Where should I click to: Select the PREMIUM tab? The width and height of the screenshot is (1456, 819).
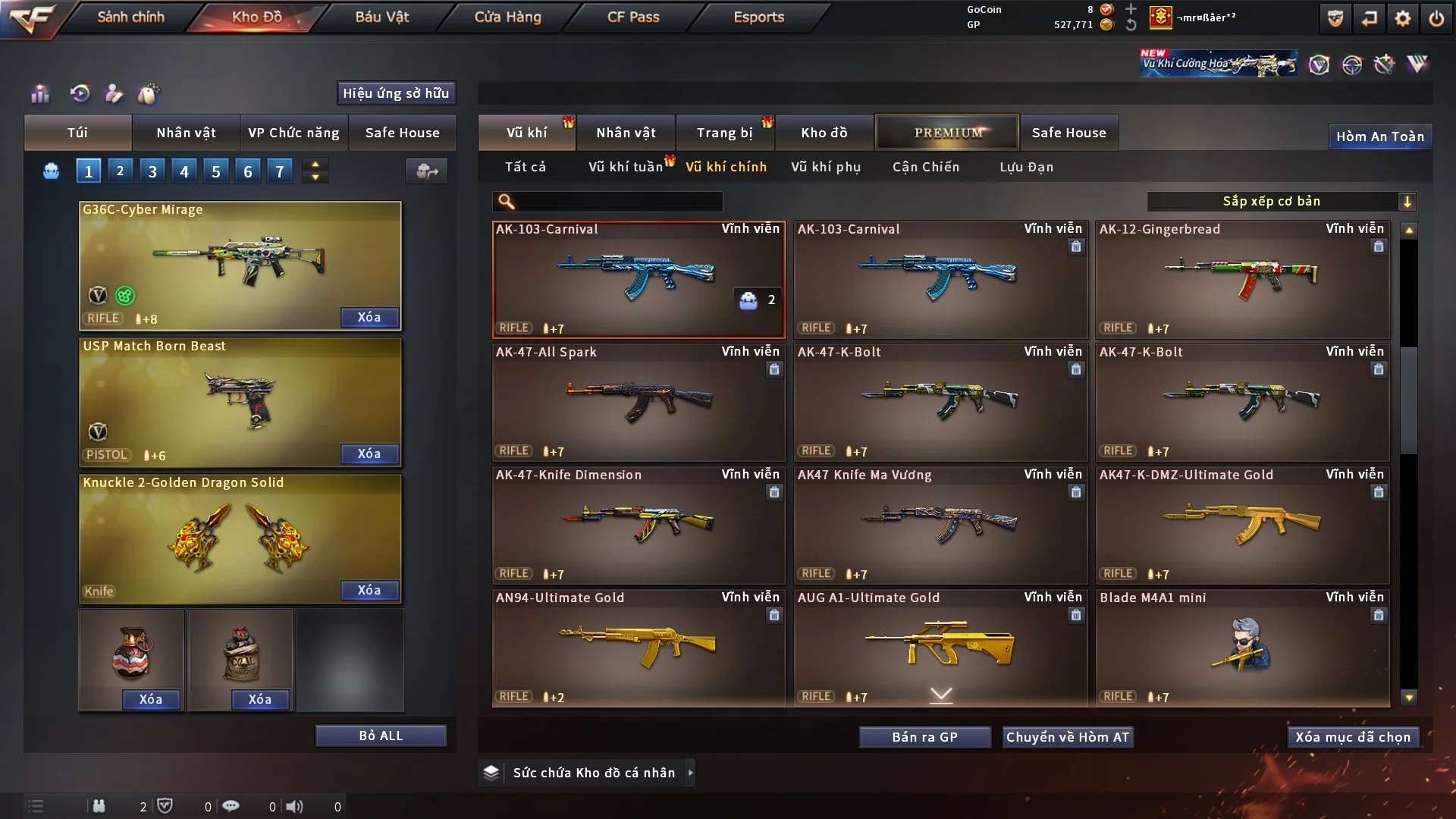947,133
